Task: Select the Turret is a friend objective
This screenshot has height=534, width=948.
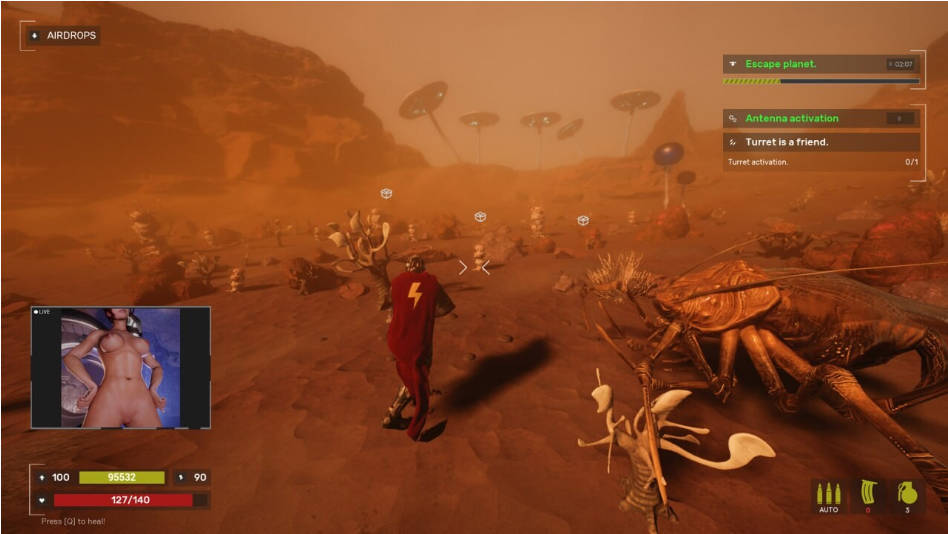Action: pos(786,142)
